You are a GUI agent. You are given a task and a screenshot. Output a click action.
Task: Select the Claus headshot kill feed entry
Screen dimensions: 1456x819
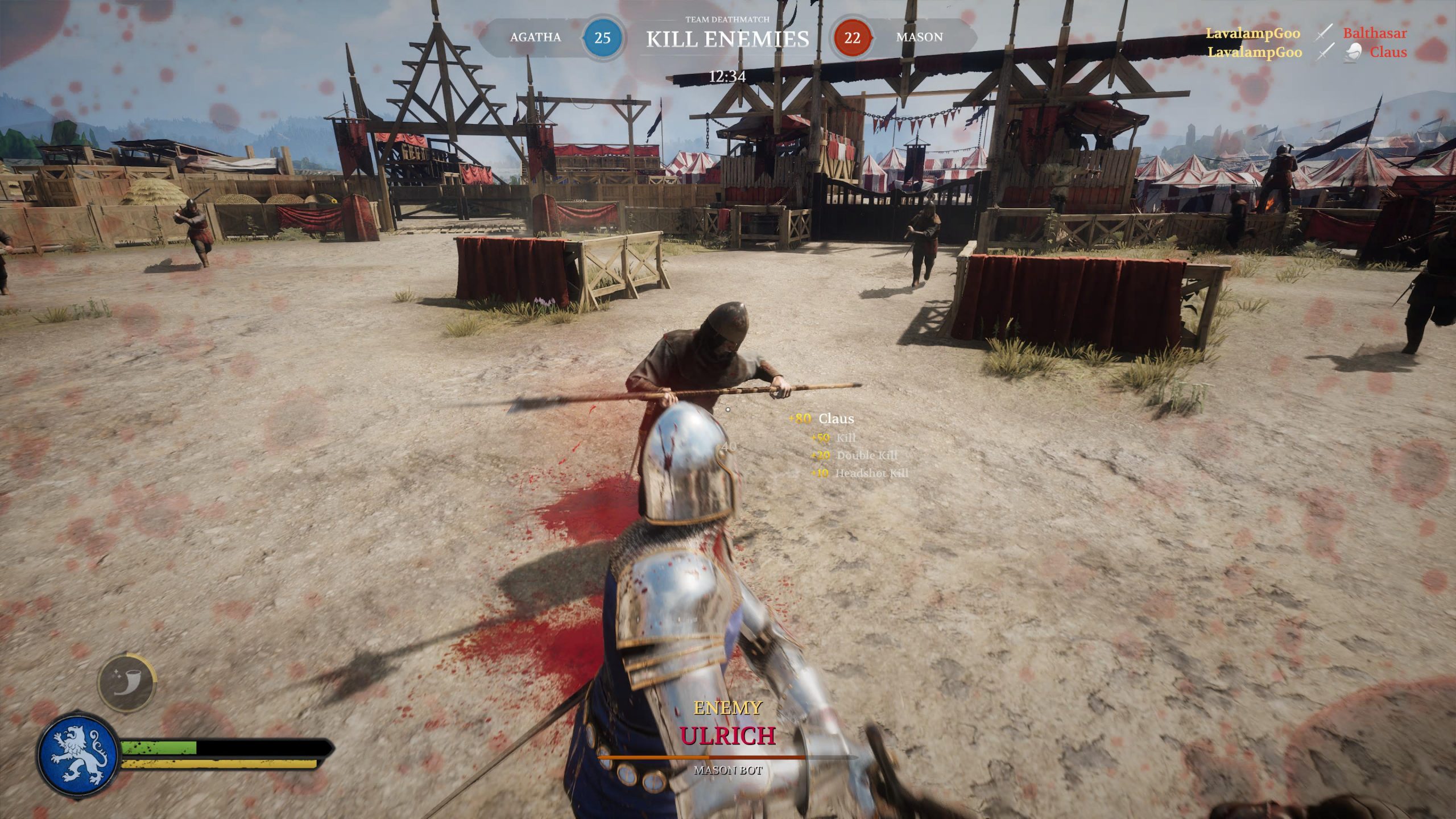tap(1387, 52)
